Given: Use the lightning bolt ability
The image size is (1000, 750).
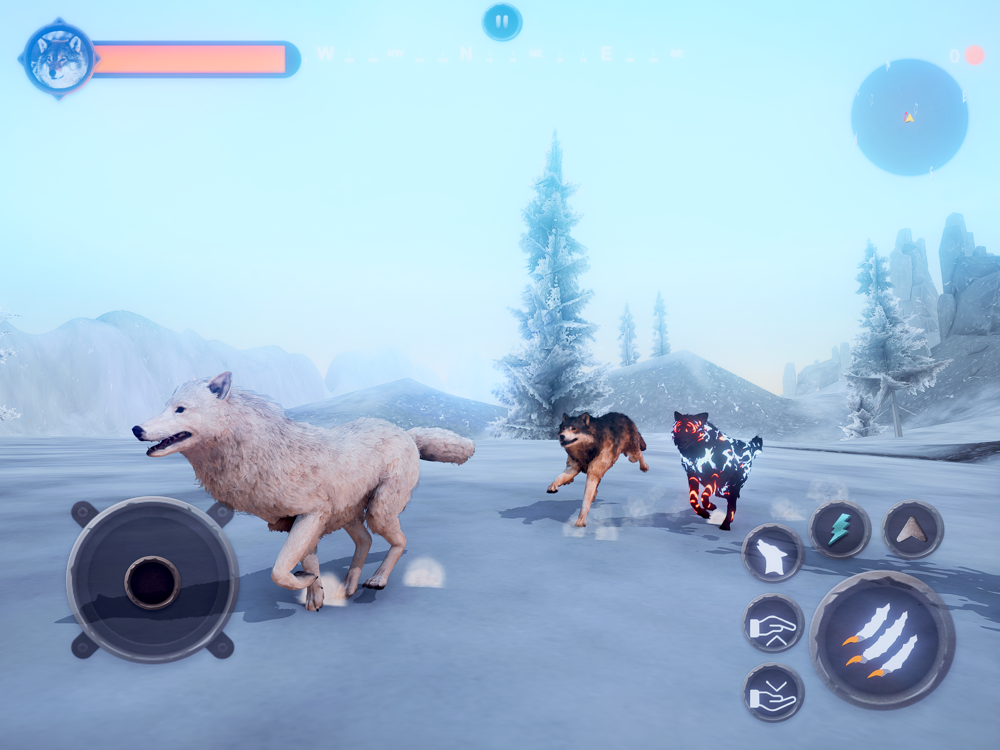Looking at the screenshot, I should [x=839, y=529].
